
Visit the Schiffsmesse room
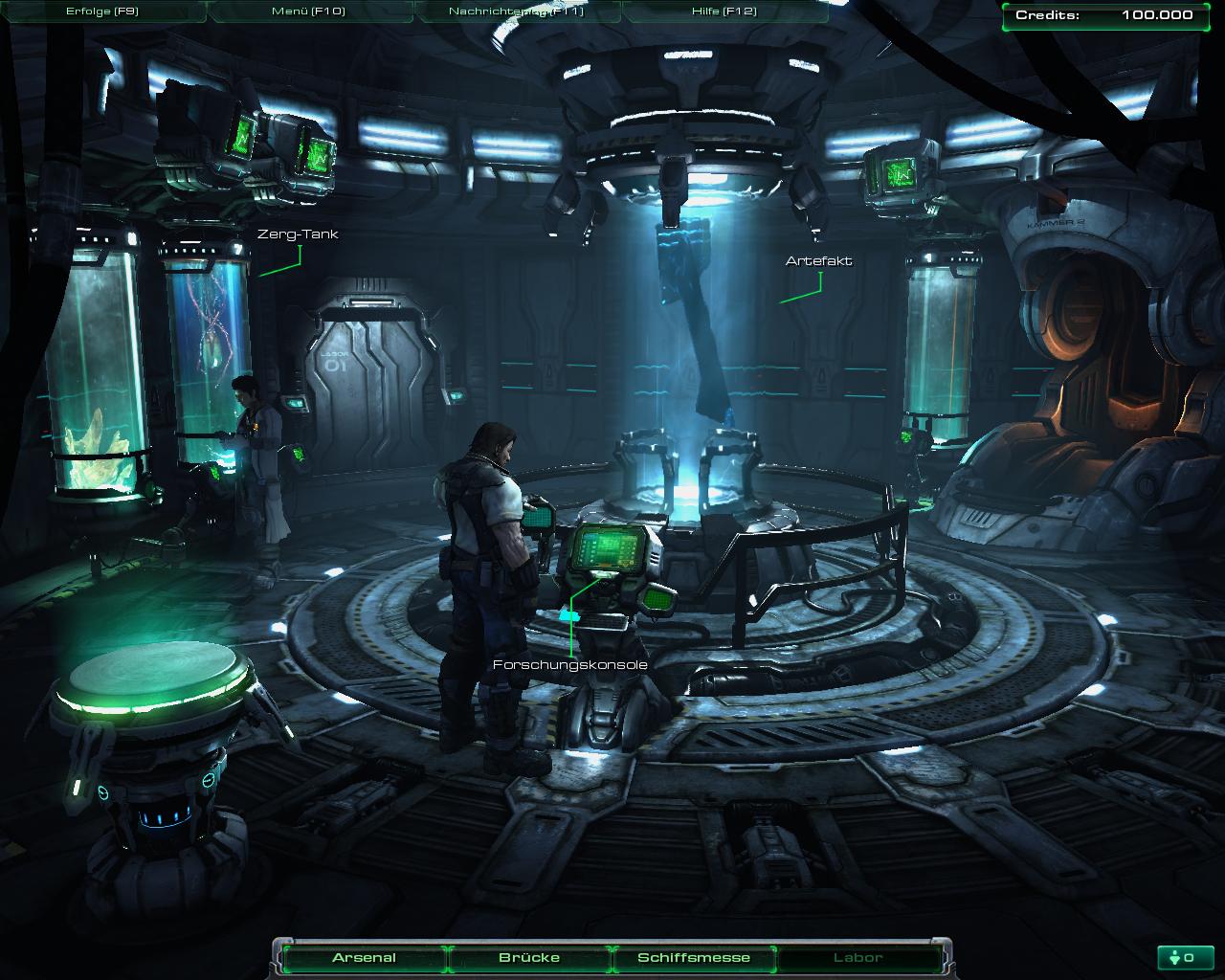(x=694, y=957)
